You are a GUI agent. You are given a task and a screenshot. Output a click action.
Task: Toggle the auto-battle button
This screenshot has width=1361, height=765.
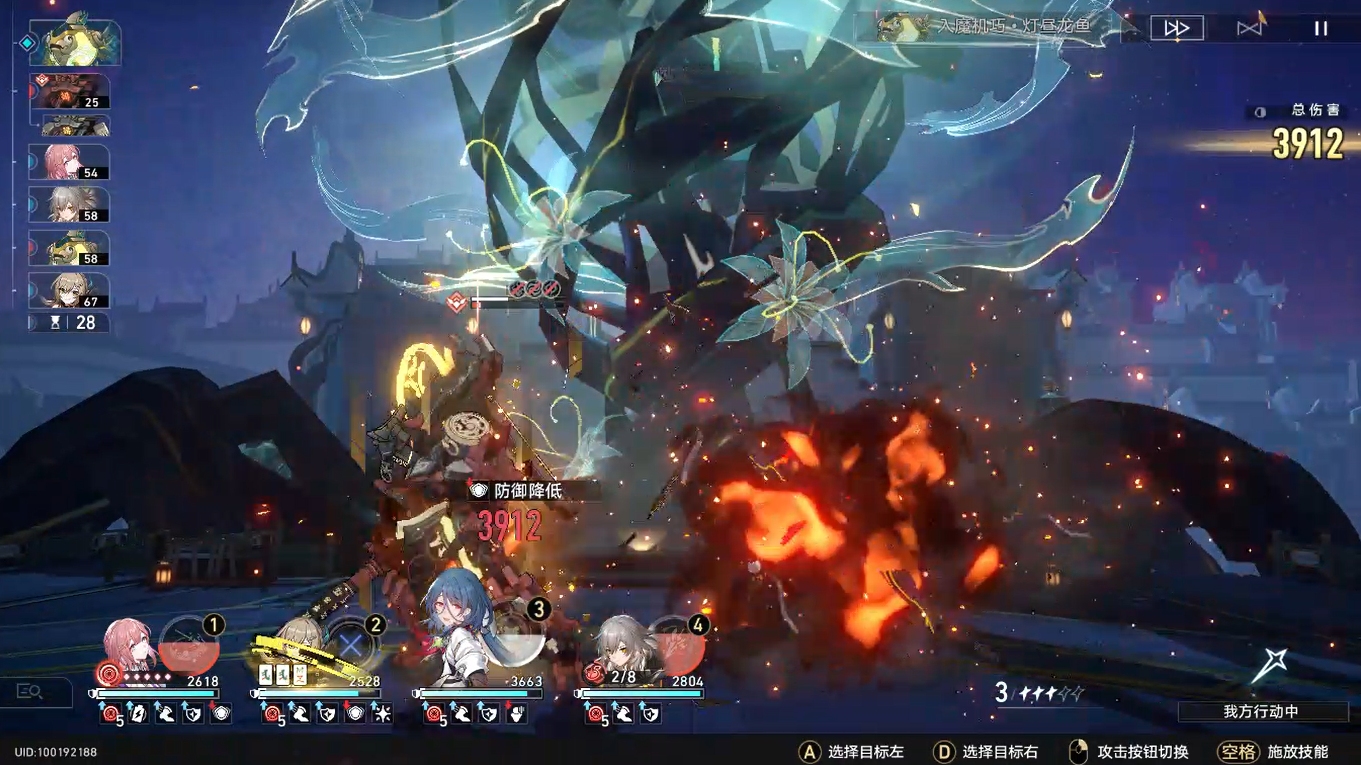(x=1250, y=28)
